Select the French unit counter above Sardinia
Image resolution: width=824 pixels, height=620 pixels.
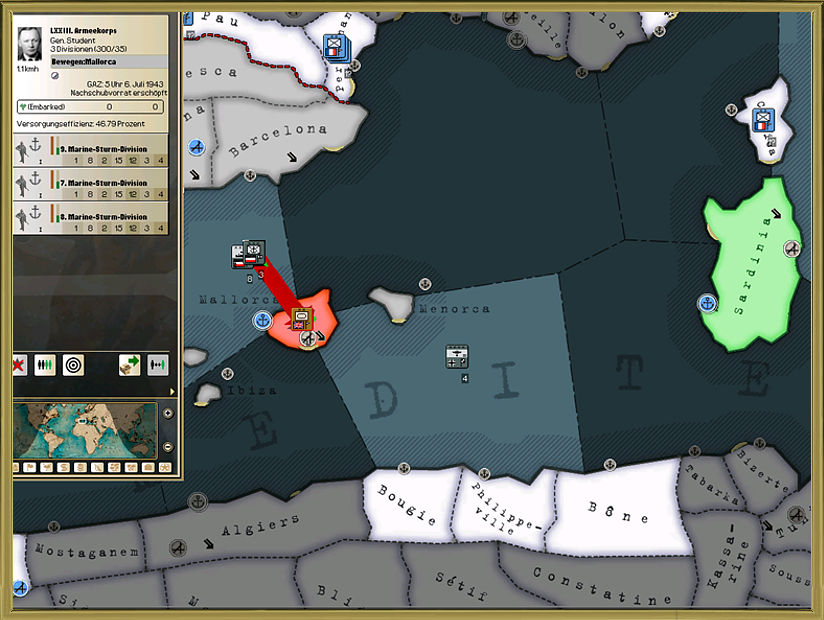[x=764, y=121]
